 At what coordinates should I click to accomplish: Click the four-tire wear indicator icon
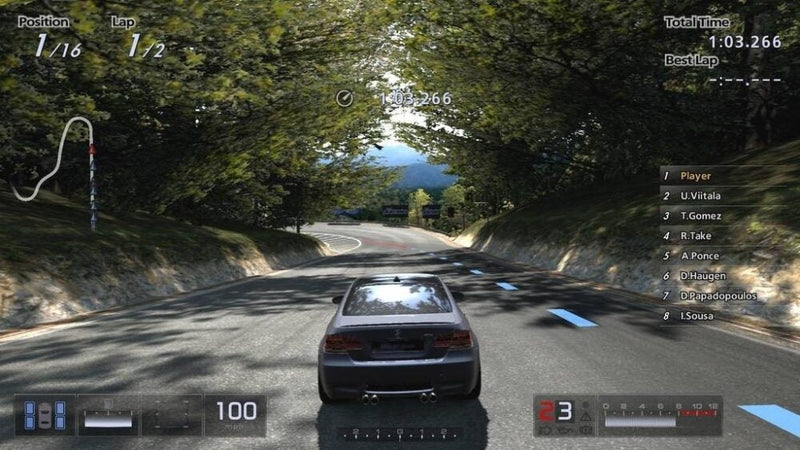[x=46, y=415]
